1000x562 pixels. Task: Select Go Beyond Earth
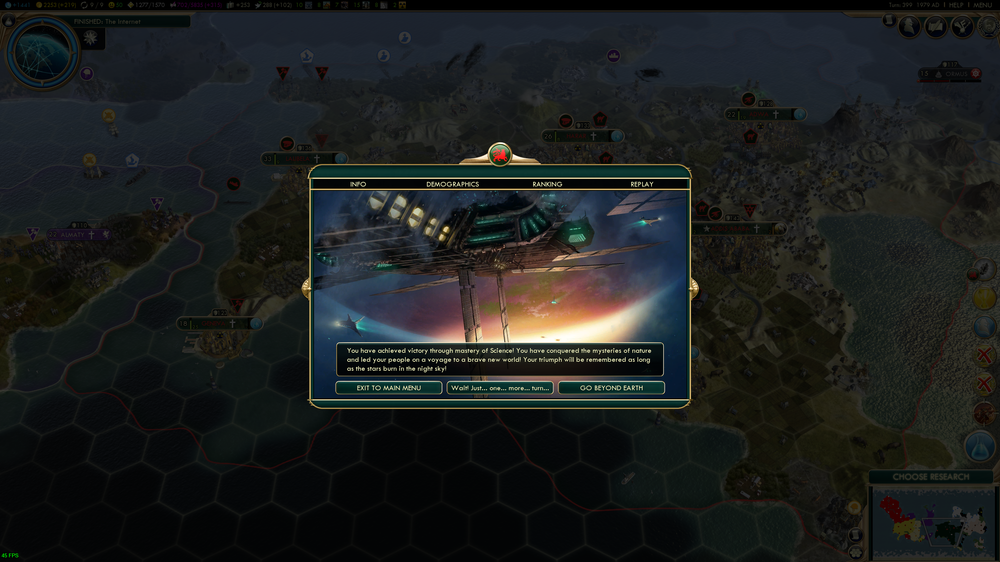coord(611,388)
